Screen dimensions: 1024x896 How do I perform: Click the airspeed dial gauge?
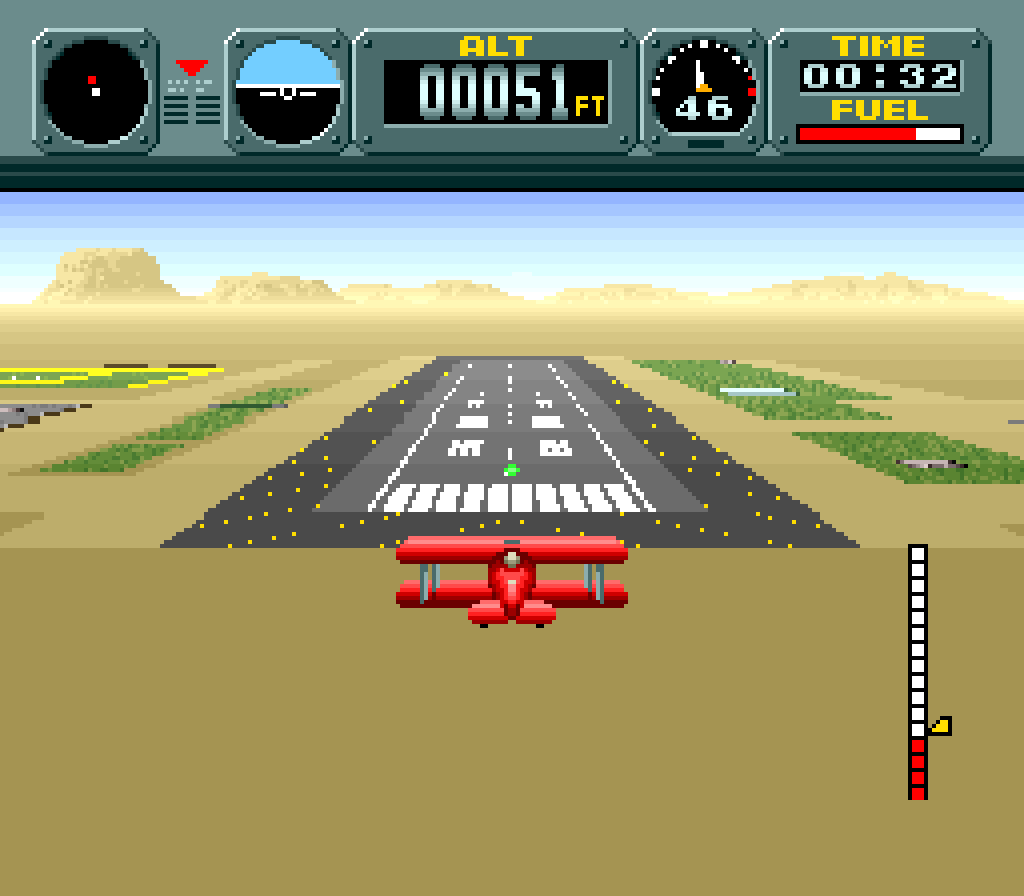click(x=703, y=90)
